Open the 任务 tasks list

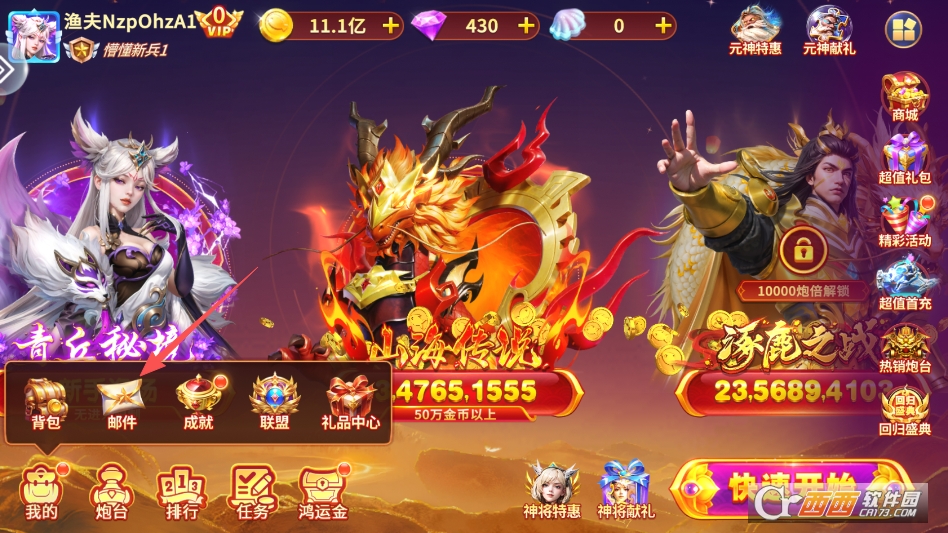coord(252,491)
